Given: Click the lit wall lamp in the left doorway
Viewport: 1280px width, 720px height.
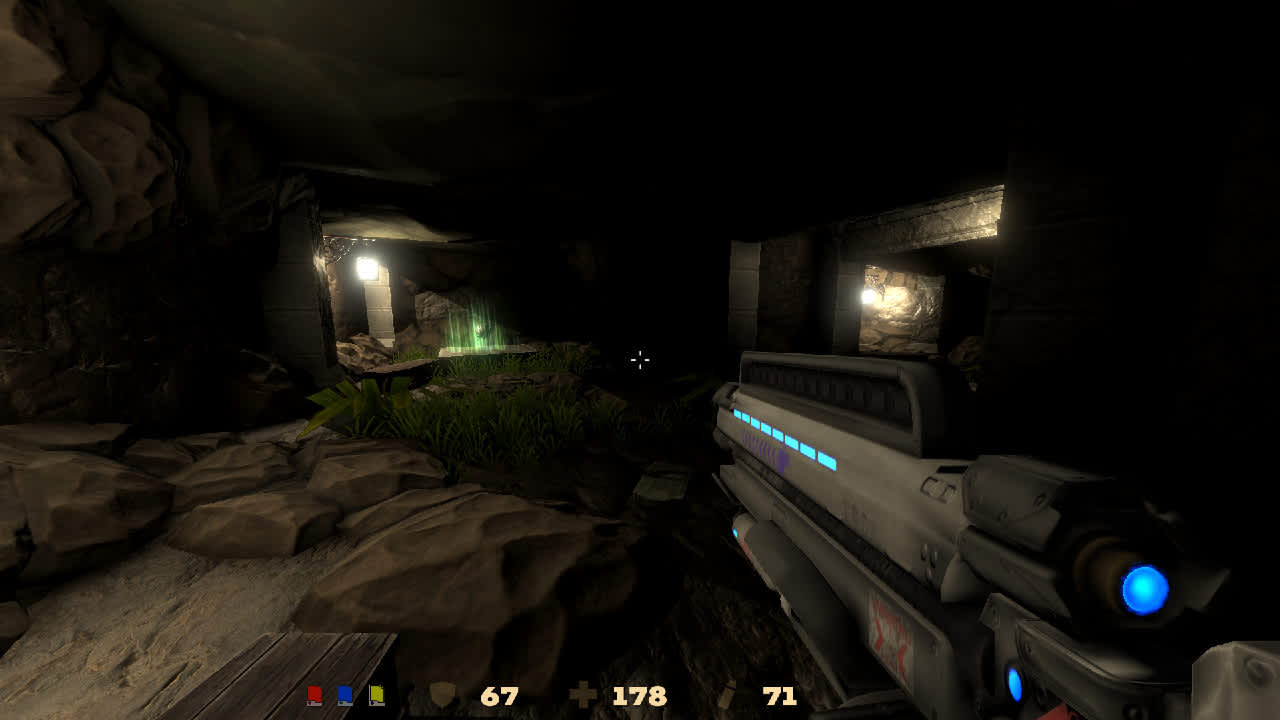Looking at the screenshot, I should click(366, 268).
